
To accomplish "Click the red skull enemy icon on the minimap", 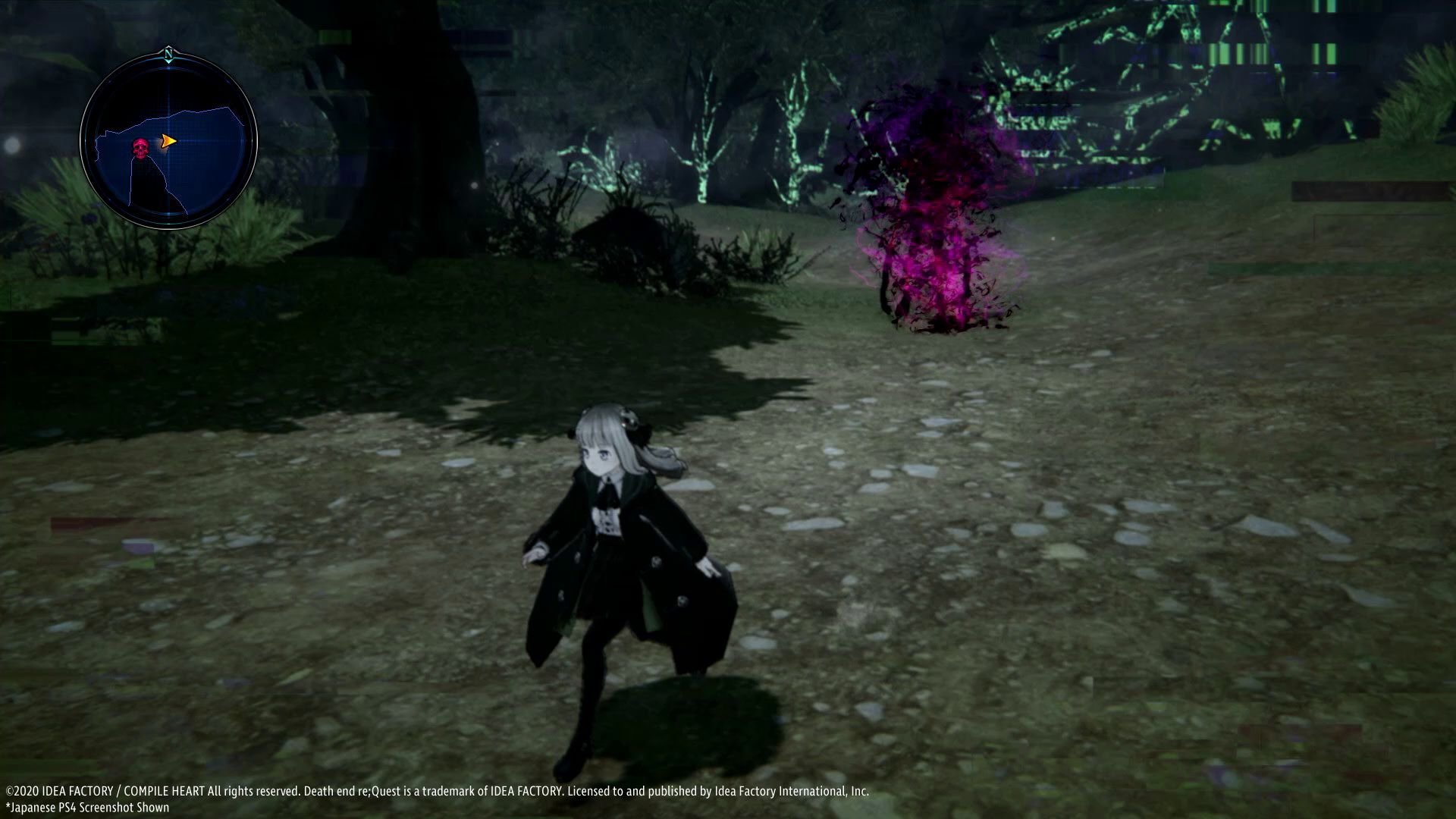I will click(140, 146).
